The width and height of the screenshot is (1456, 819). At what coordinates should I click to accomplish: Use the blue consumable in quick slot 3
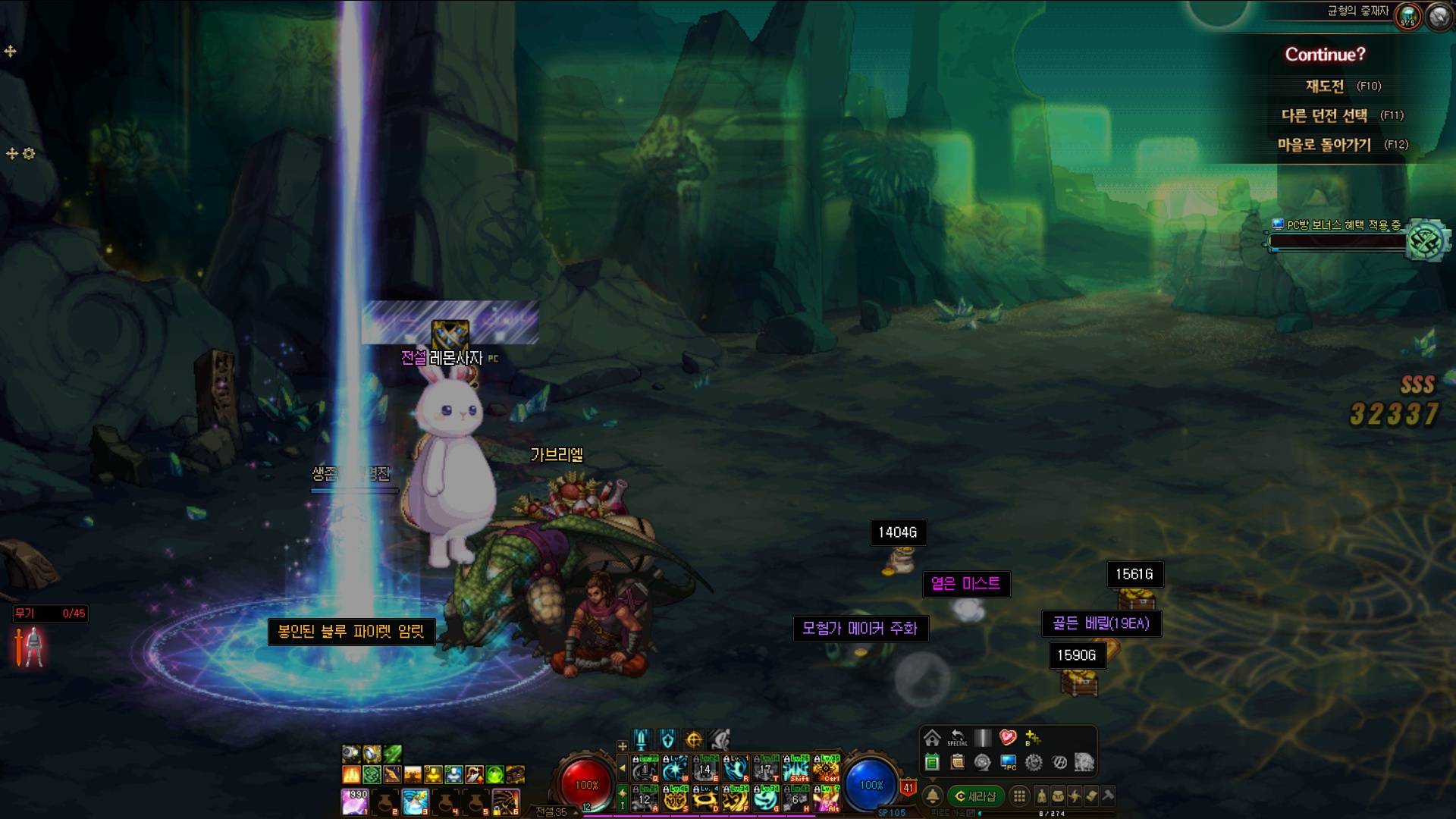(x=415, y=802)
